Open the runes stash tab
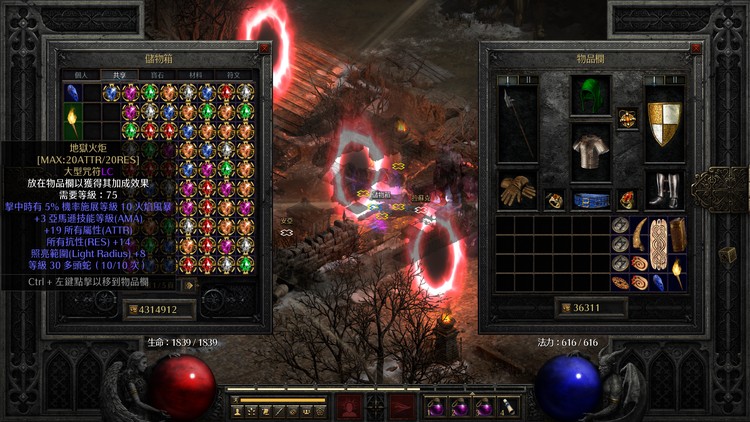This screenshot has width=750, height=422. pyautogui.click(x=235, y=74)
